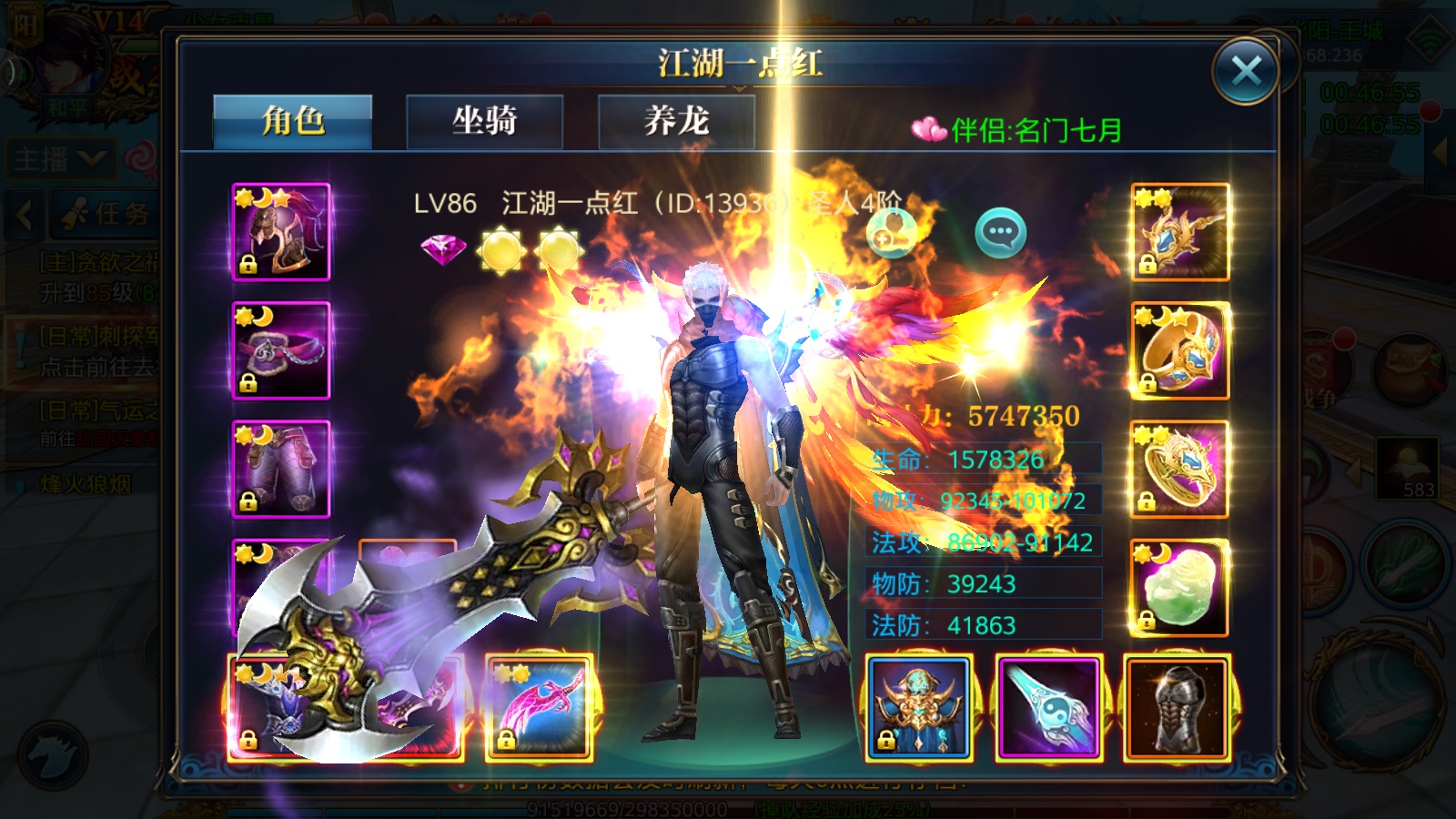Select the purple belt equipment slot
The width and height of the screenshot is (1456, 819).
281,350
